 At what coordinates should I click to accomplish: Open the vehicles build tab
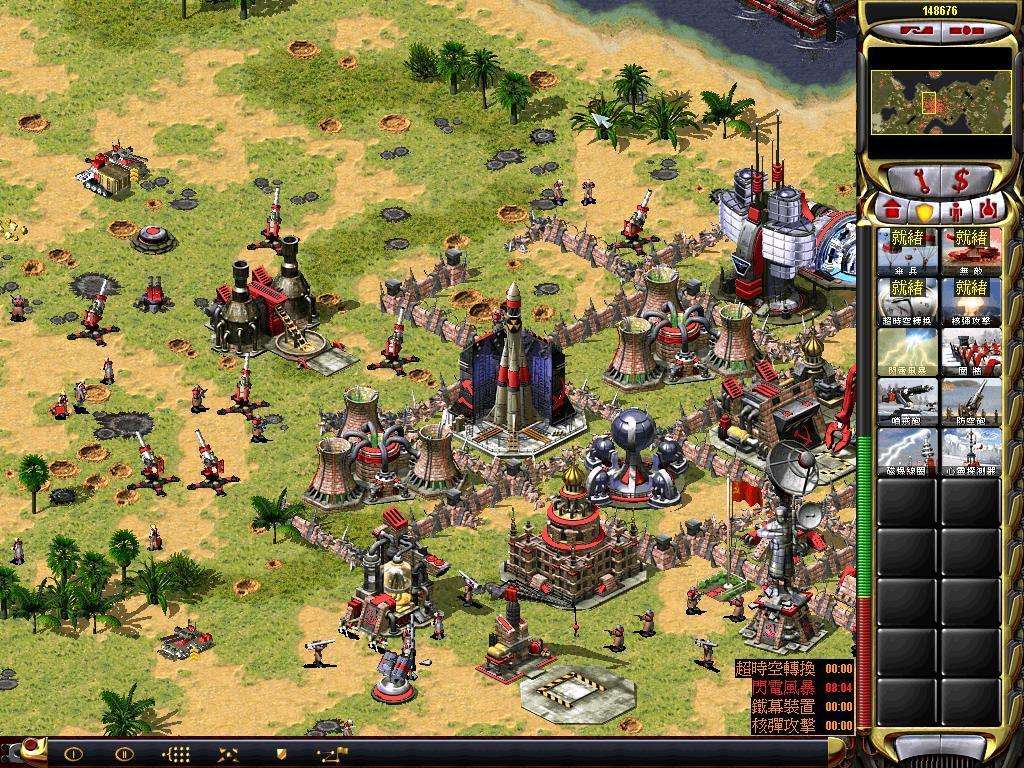coord(988,211)
